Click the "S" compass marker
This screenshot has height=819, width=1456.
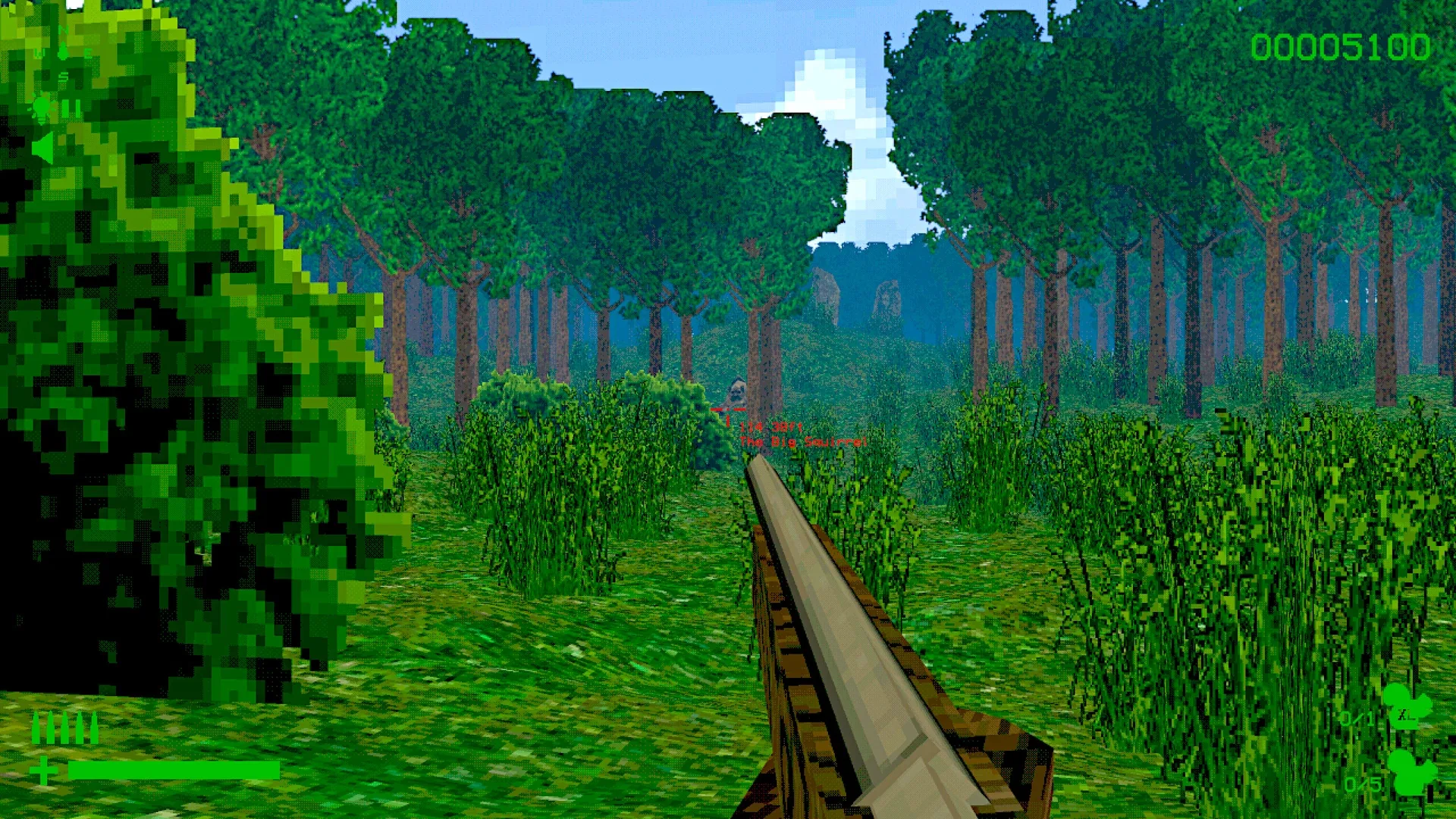pyautogui.click(x=64, y=76)
